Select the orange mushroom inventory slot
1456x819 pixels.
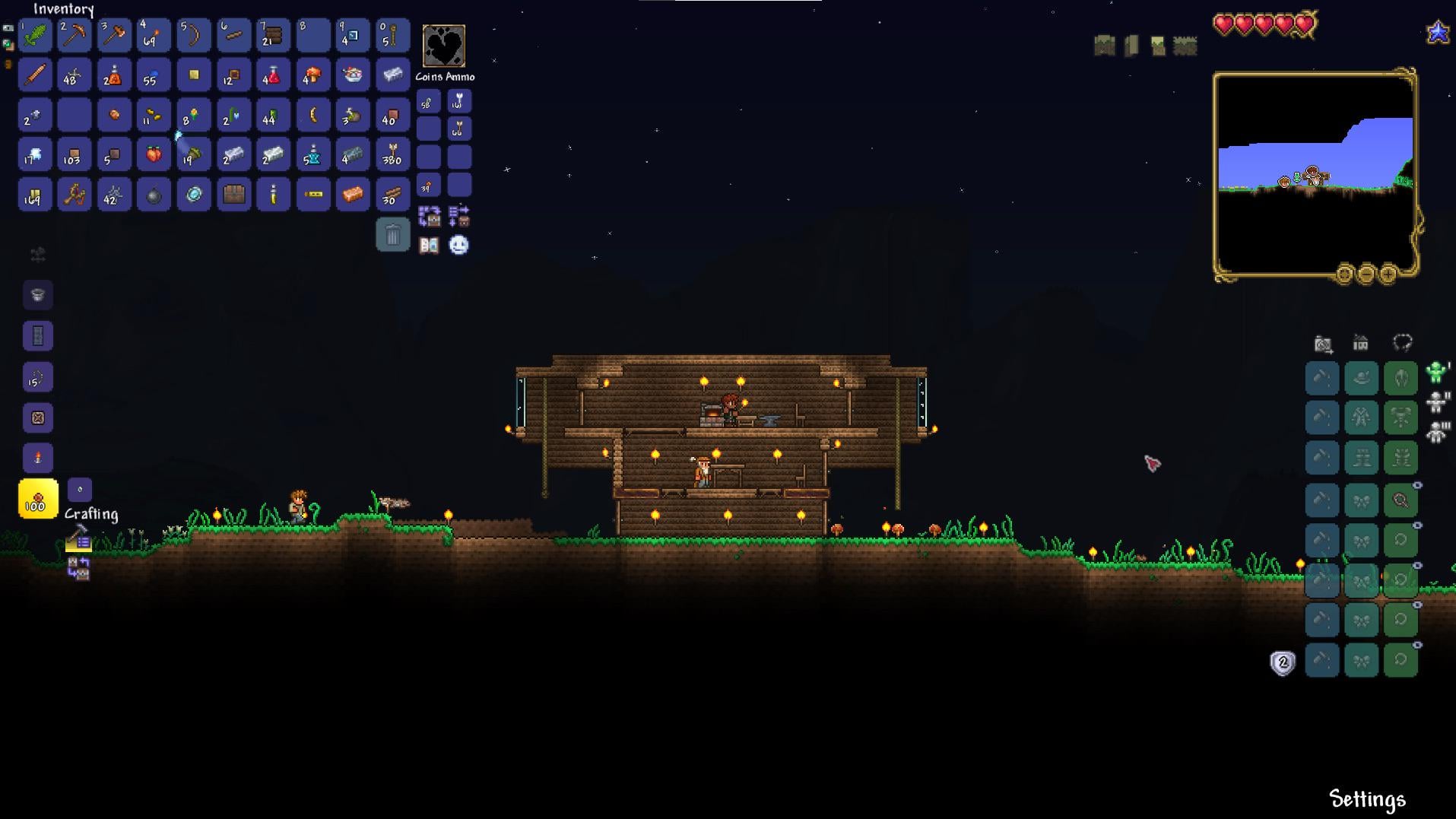[312, 75]
